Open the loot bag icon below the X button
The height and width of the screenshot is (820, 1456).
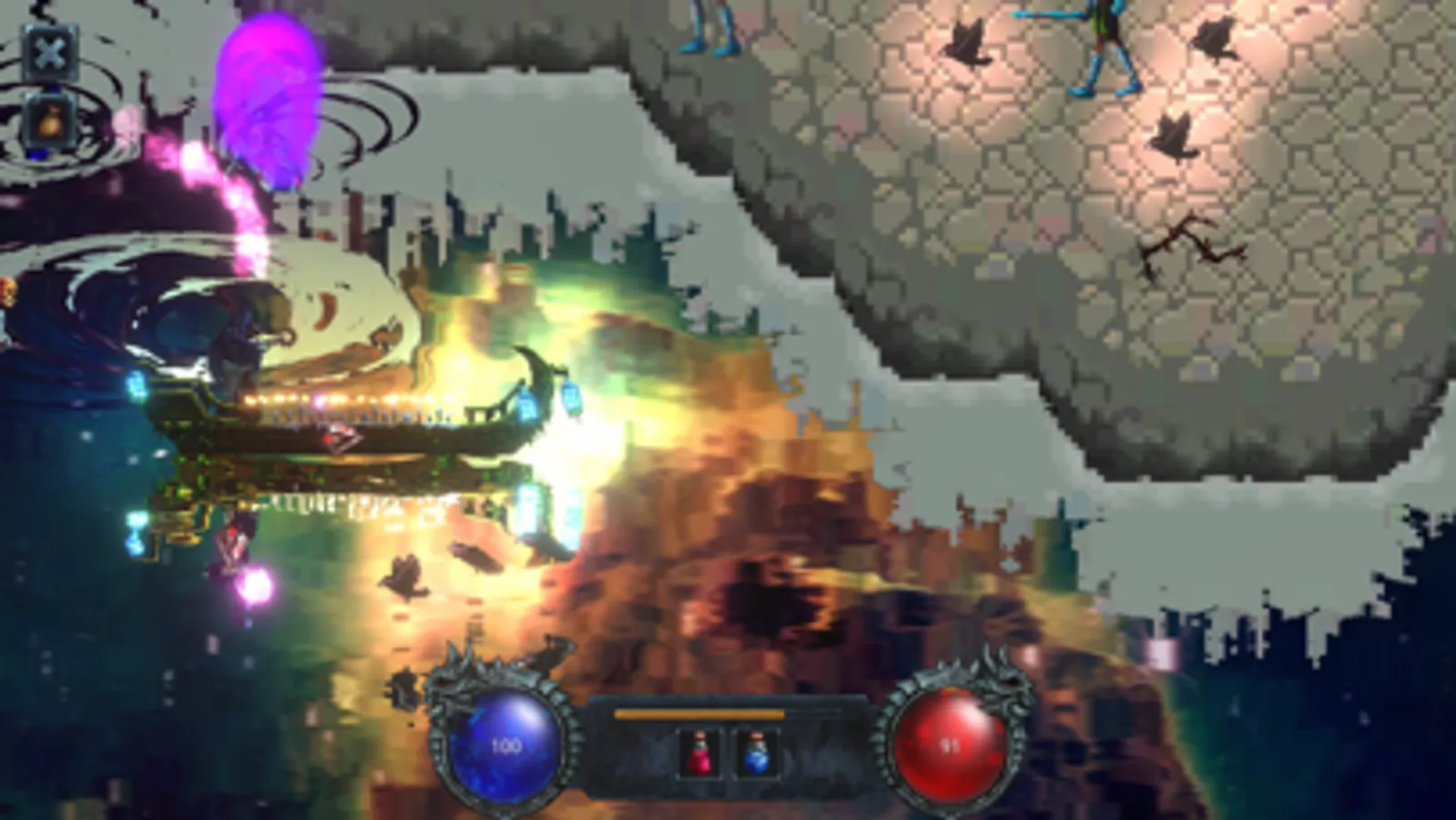(50, 118)
